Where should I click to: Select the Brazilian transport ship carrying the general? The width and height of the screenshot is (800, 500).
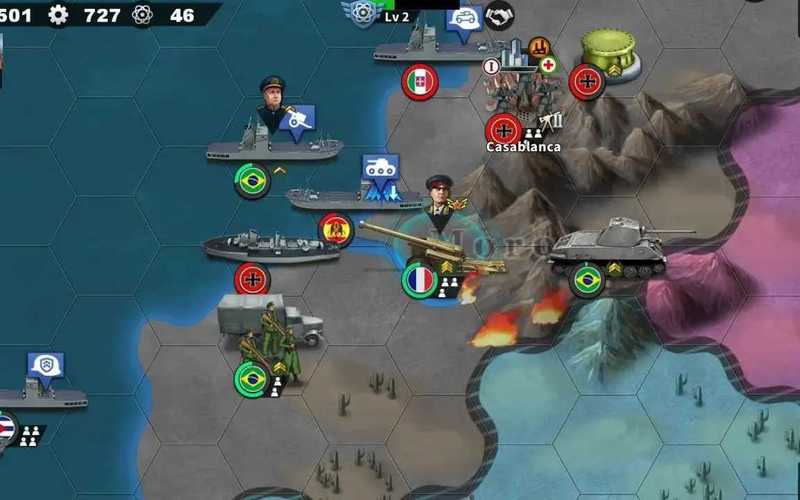(273, 145)
